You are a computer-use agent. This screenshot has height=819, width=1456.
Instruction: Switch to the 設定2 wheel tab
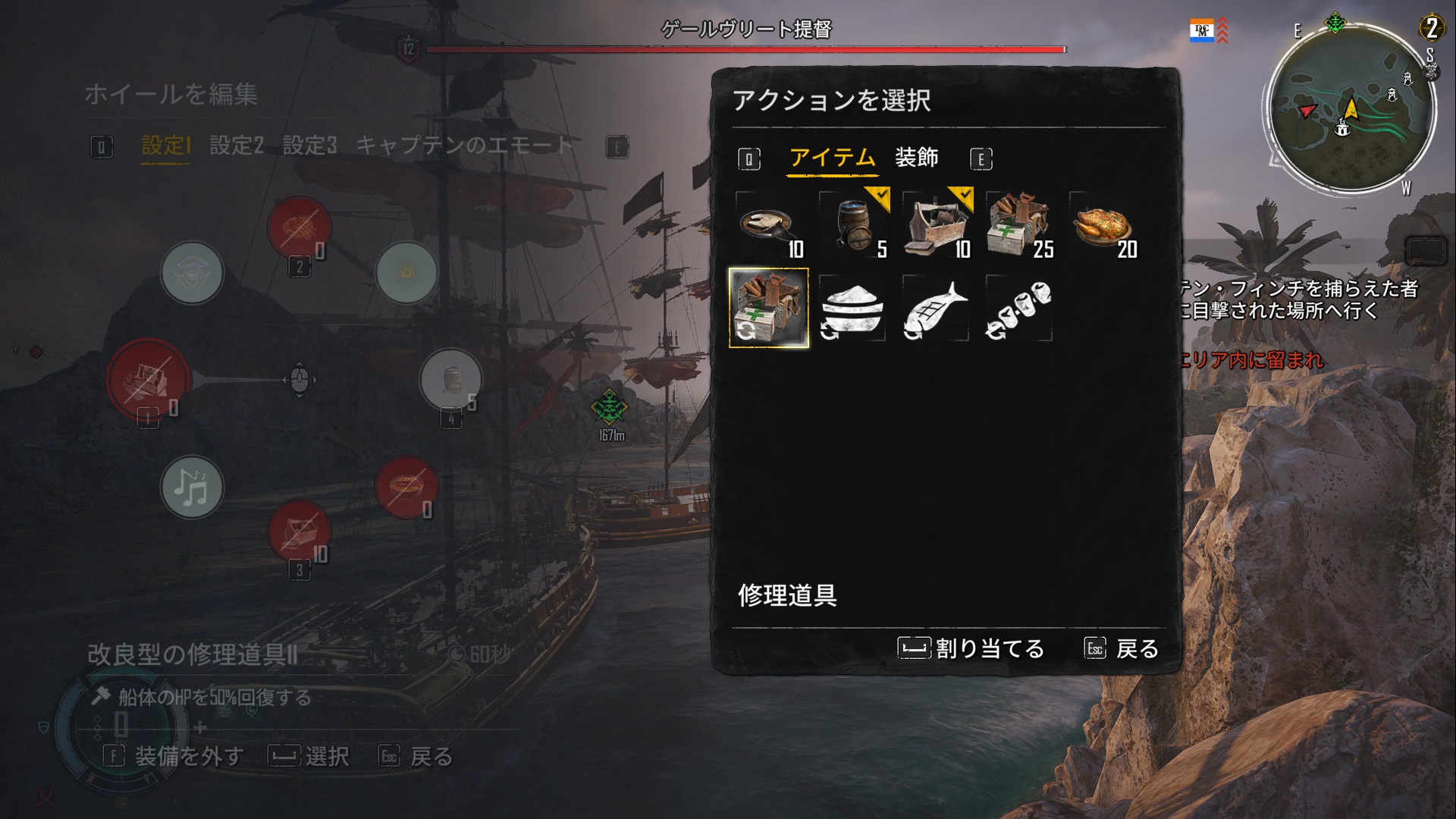(236, 145)
